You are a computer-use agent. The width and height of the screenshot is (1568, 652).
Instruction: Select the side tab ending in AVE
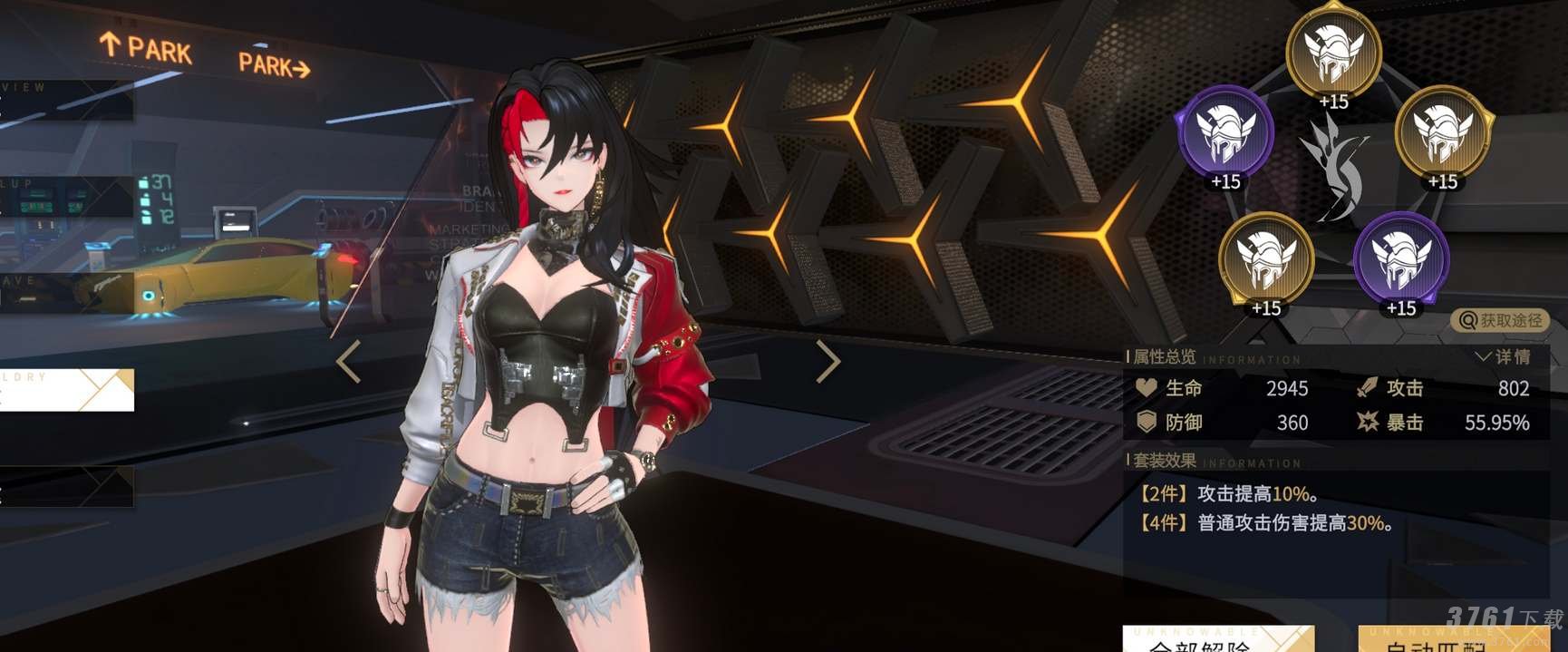pyautogui.click(x=65, y=293)
